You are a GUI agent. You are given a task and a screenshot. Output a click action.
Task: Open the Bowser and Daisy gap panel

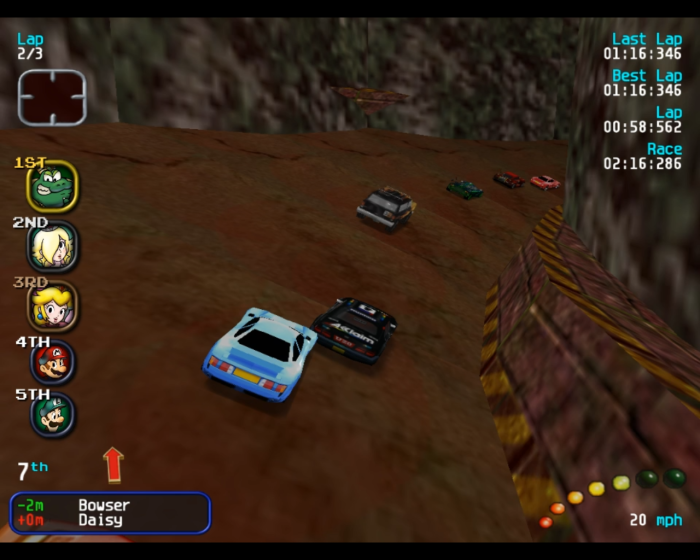coord(110,513)
